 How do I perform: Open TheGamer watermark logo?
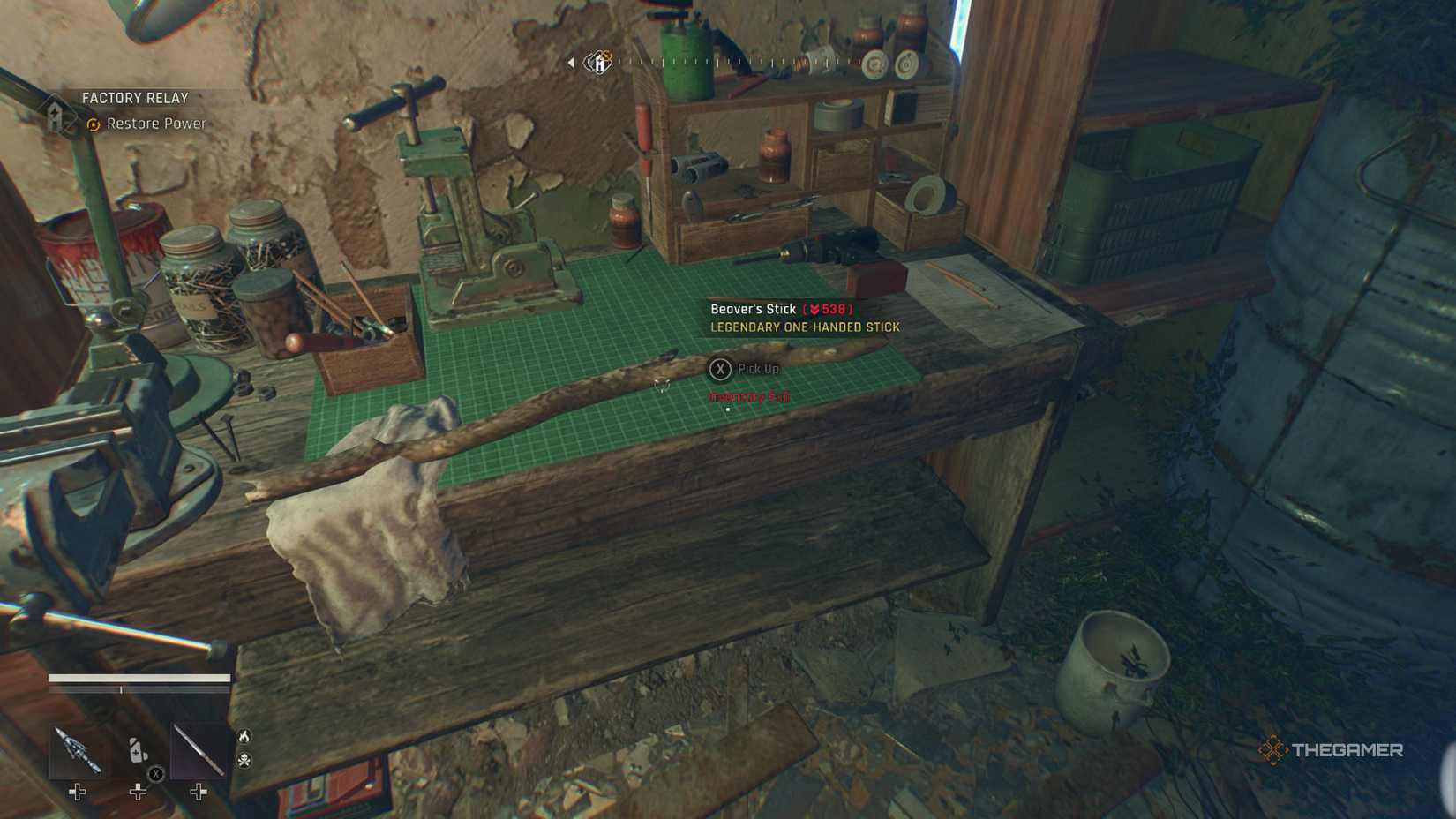[1330, 750]
